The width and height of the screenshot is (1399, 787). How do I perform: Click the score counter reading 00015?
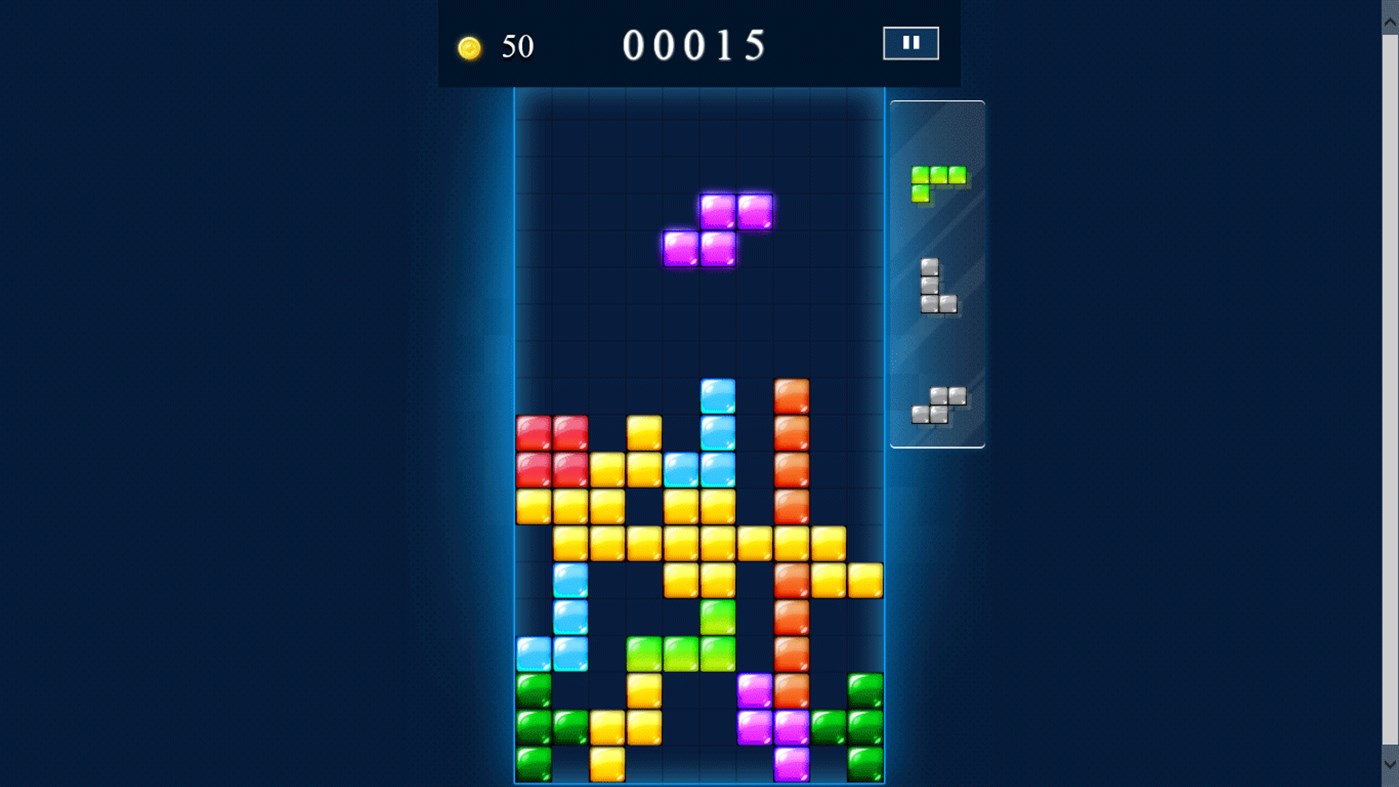(695, 45)
